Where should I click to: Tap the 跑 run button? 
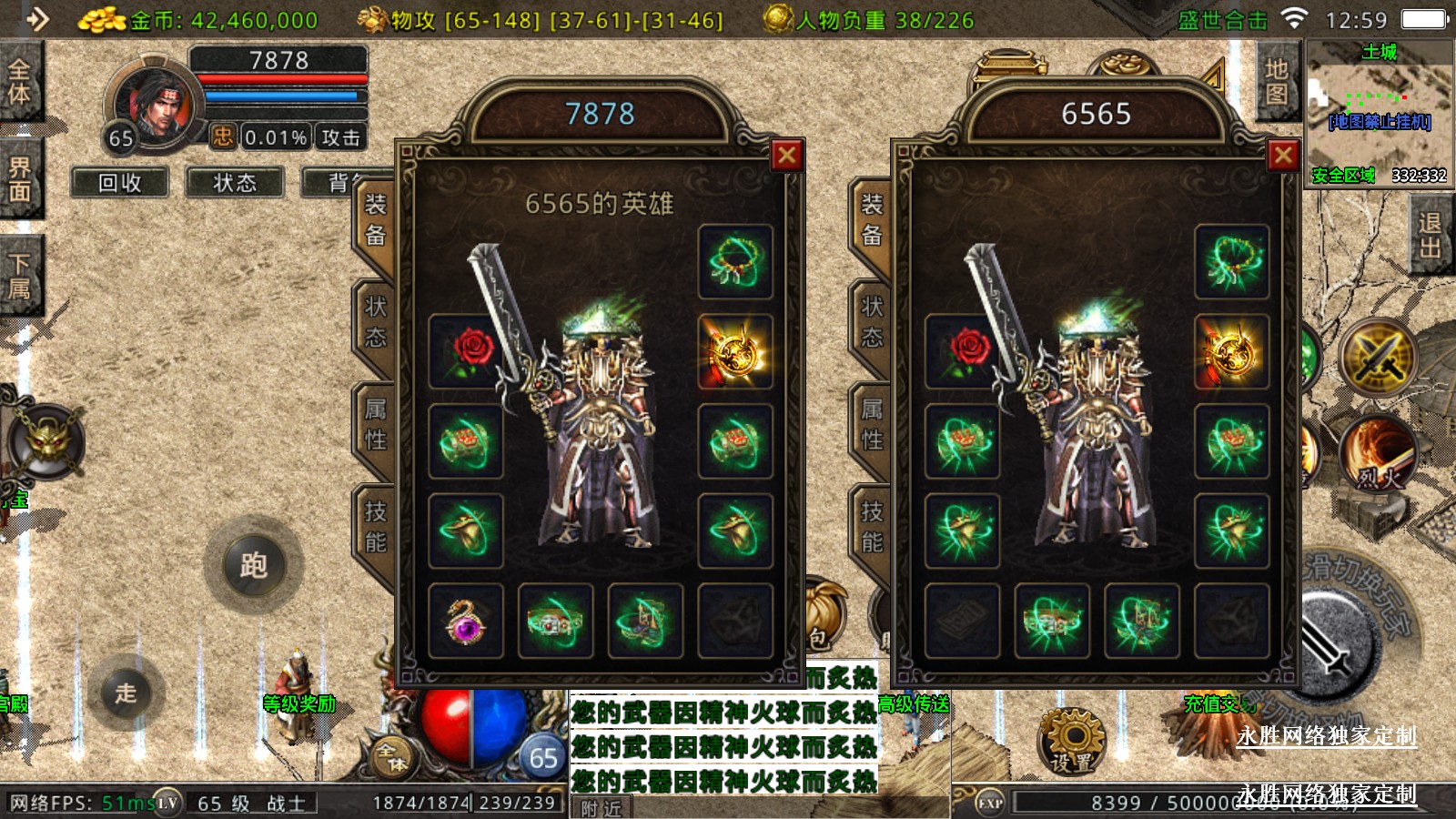coord(253,565)
